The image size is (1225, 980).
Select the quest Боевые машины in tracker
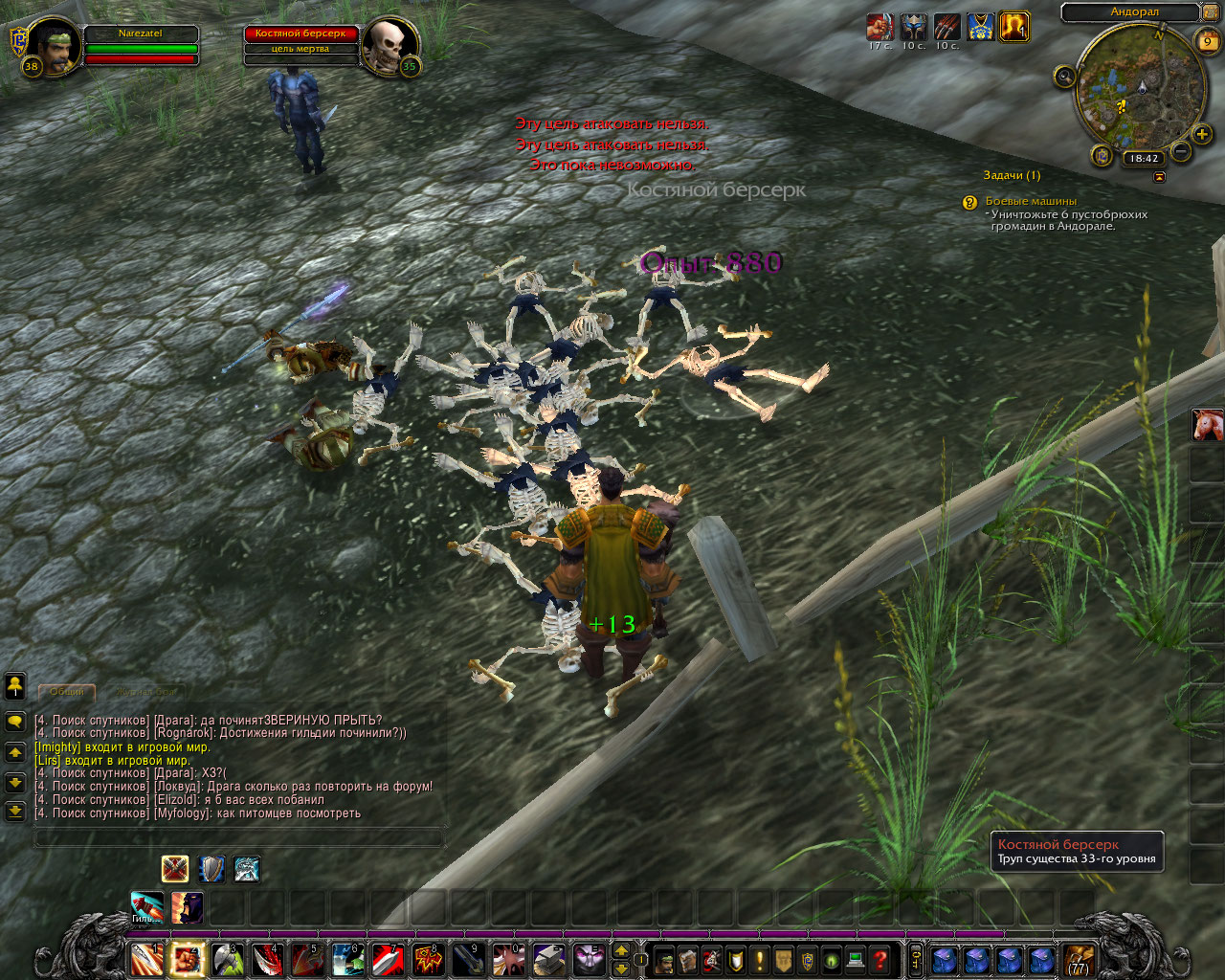click(x=1031, y=201)
